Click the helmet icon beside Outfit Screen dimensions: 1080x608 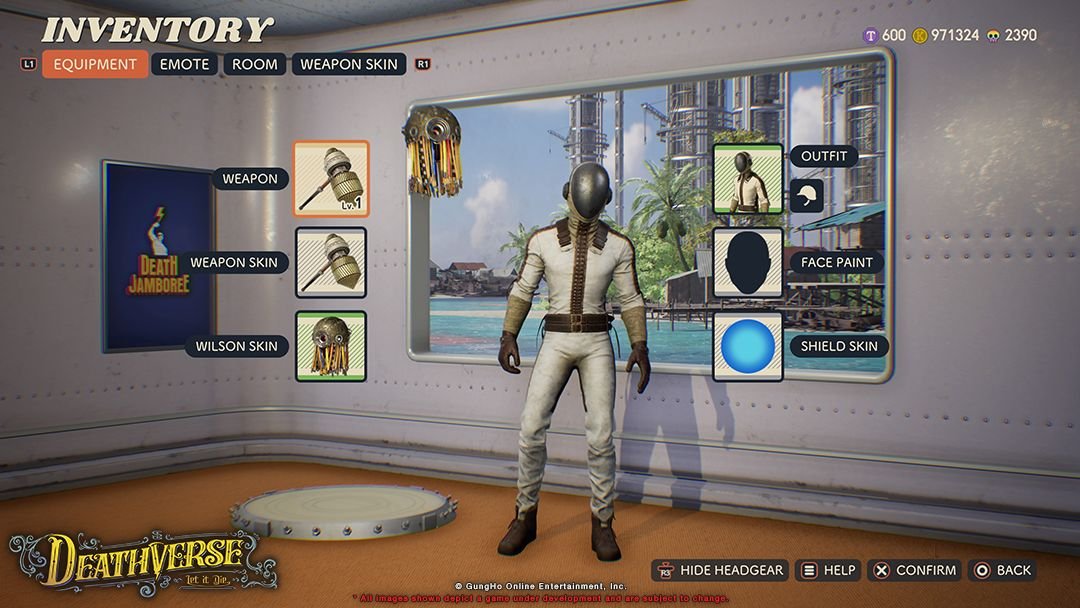click(x=806, y=195)
